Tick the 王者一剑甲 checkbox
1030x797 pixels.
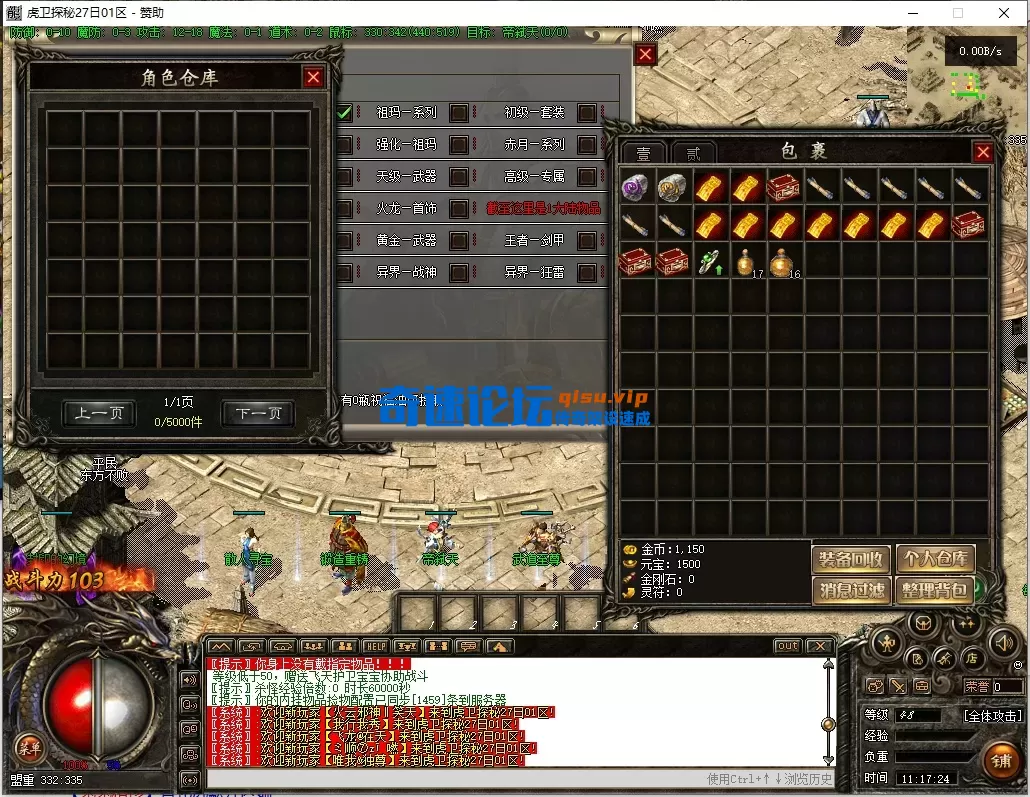(586, 241)
